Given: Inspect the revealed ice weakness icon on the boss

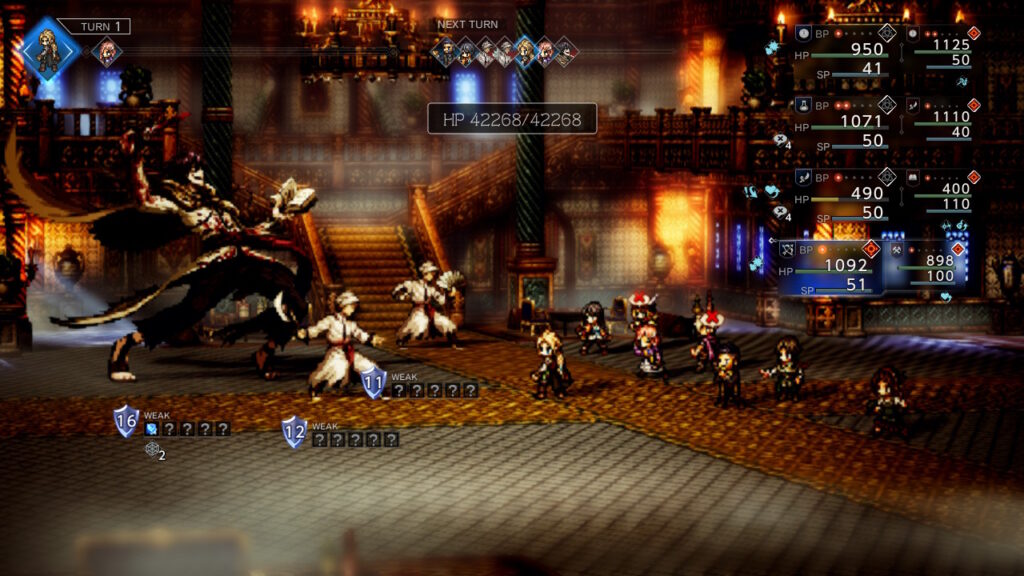Looking at the screenshot, I should click(x=151, y=429).
